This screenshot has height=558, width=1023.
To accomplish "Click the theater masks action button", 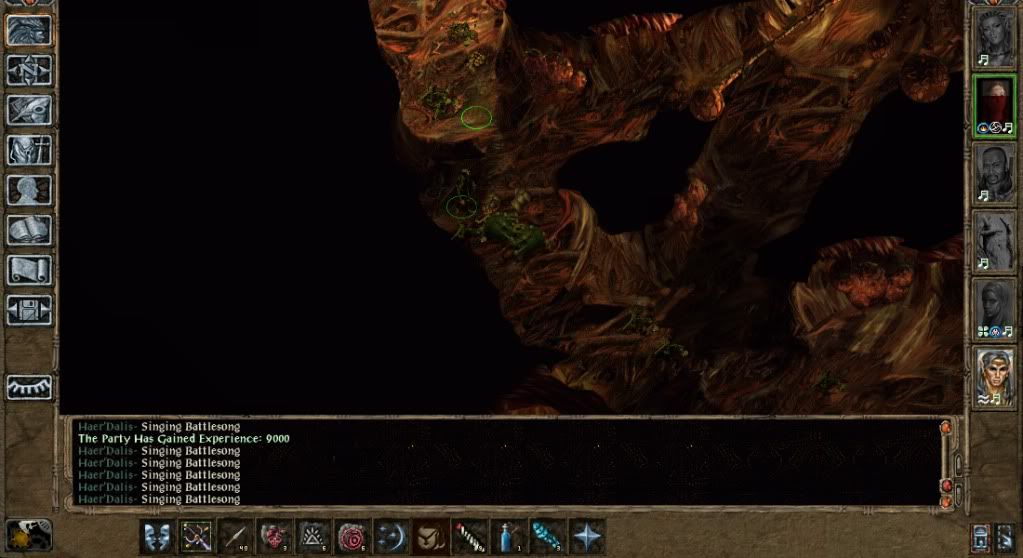I will pyautogui.click(x=156, y=536).
